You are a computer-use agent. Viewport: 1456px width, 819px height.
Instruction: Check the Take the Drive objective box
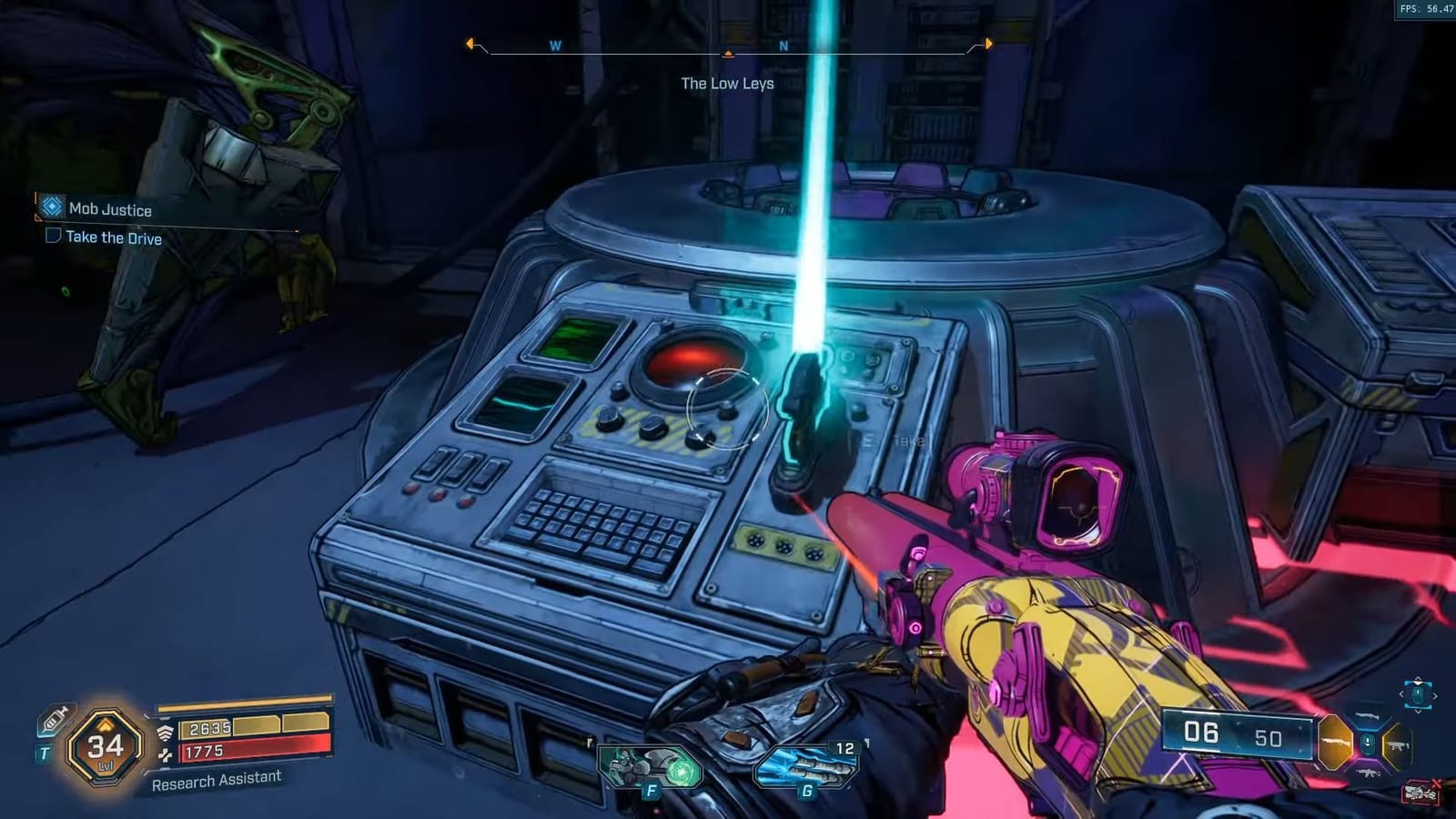point(53,237)
